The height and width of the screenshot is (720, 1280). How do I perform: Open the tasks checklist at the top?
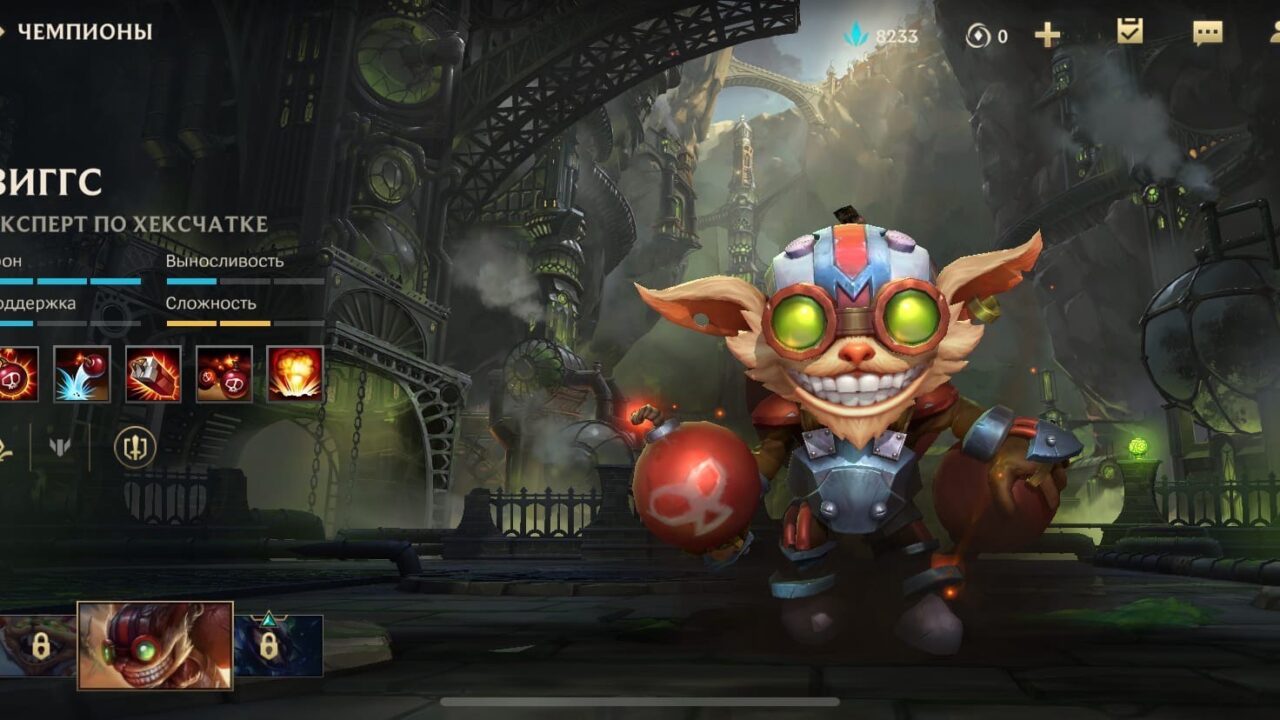point(1128,33)
